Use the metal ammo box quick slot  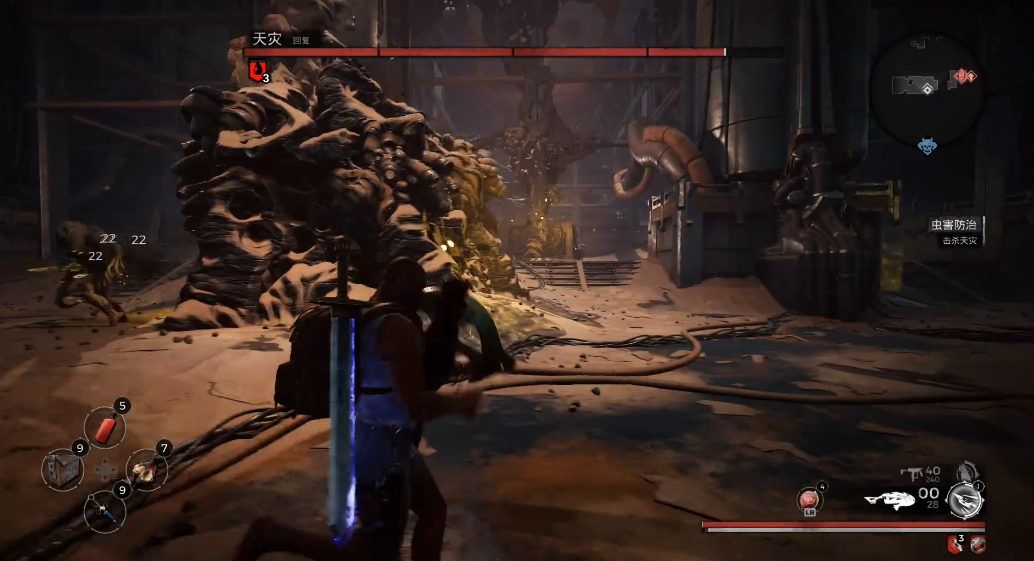[x=62, y=470]
